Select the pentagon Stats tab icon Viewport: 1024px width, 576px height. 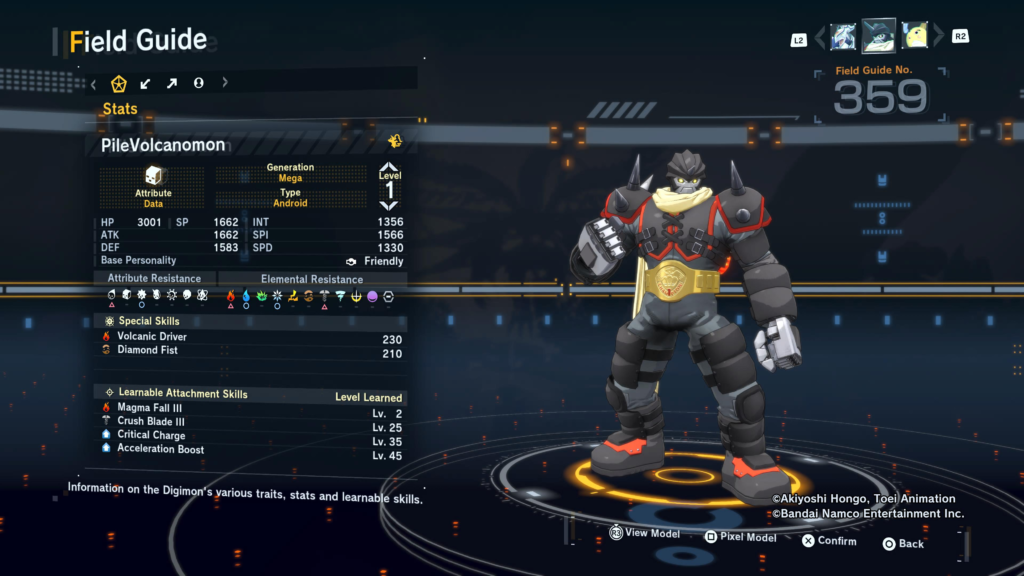(x=119, y=83)
